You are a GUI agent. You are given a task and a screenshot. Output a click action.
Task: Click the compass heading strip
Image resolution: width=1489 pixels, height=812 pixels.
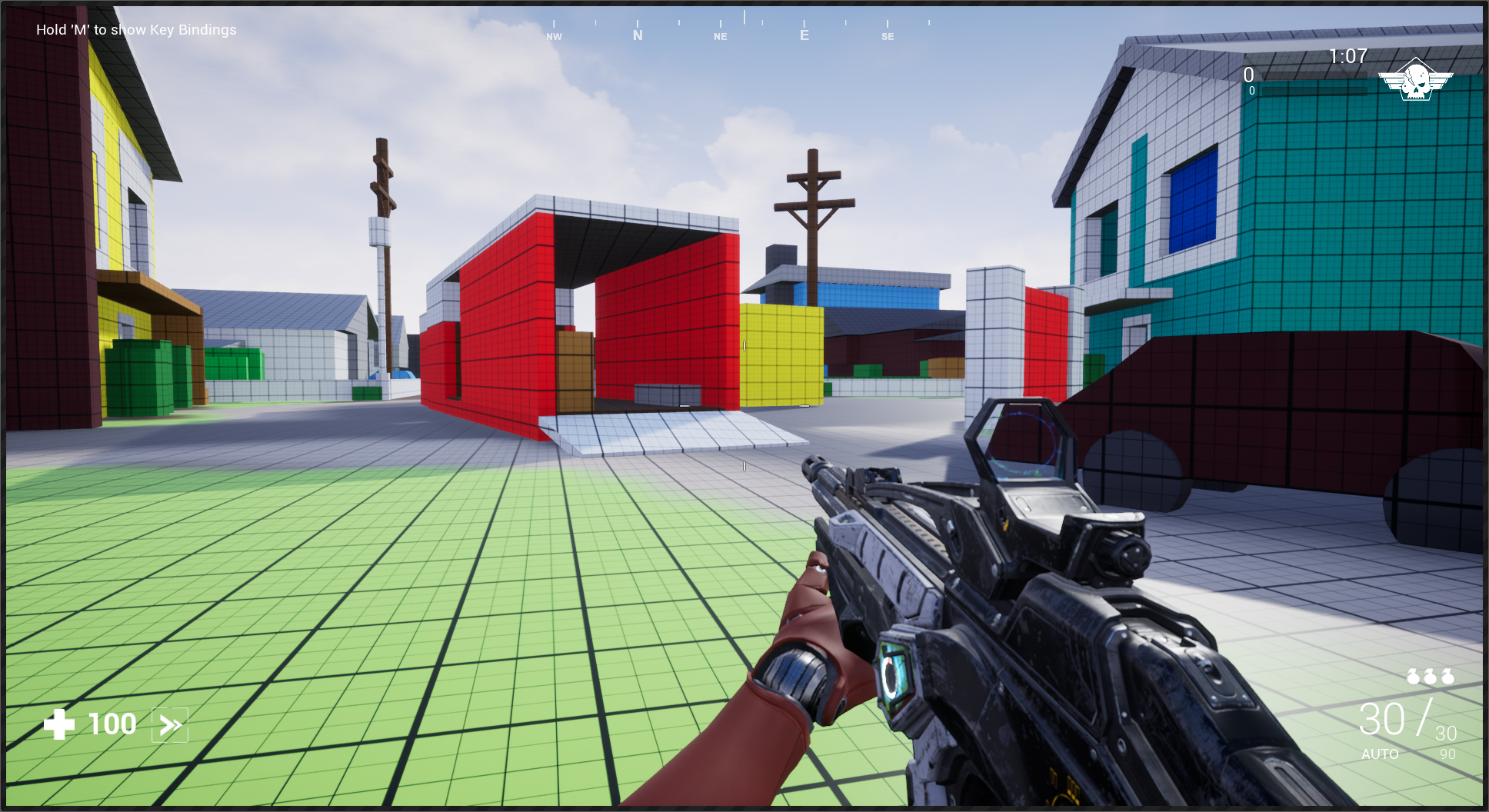coord(743,28)
